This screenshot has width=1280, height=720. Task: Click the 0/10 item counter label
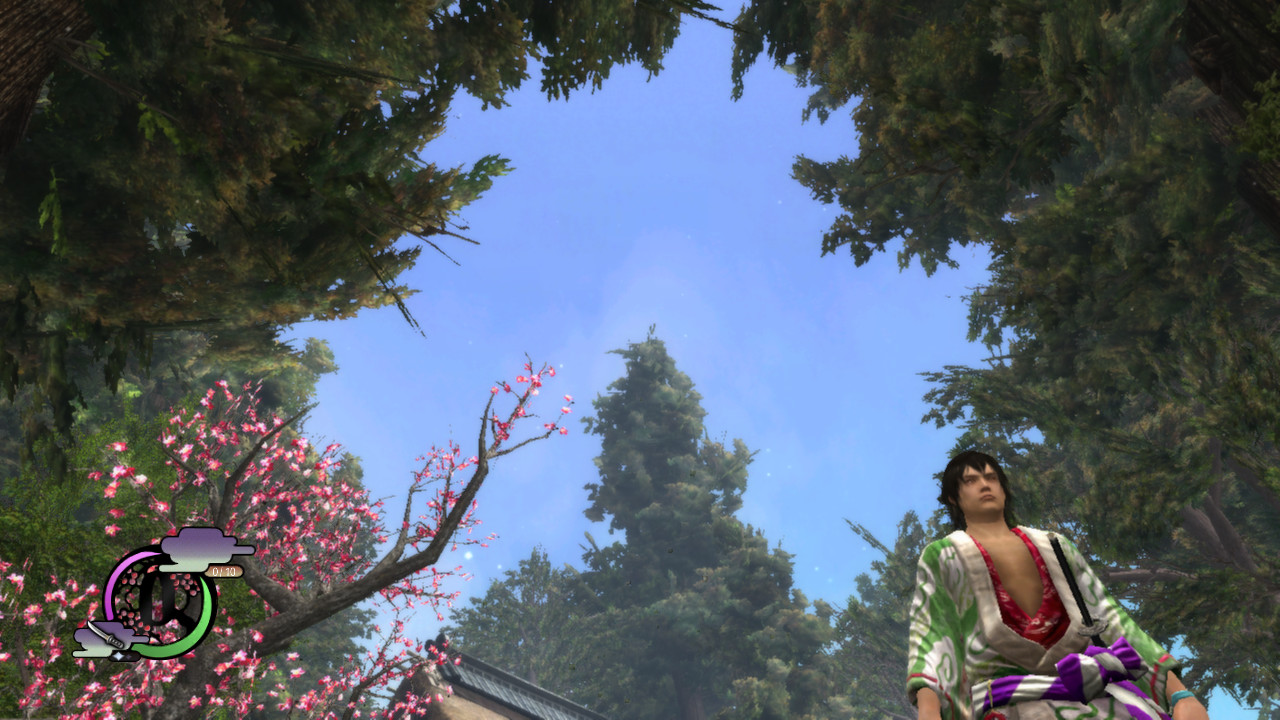tap(226, 572)
